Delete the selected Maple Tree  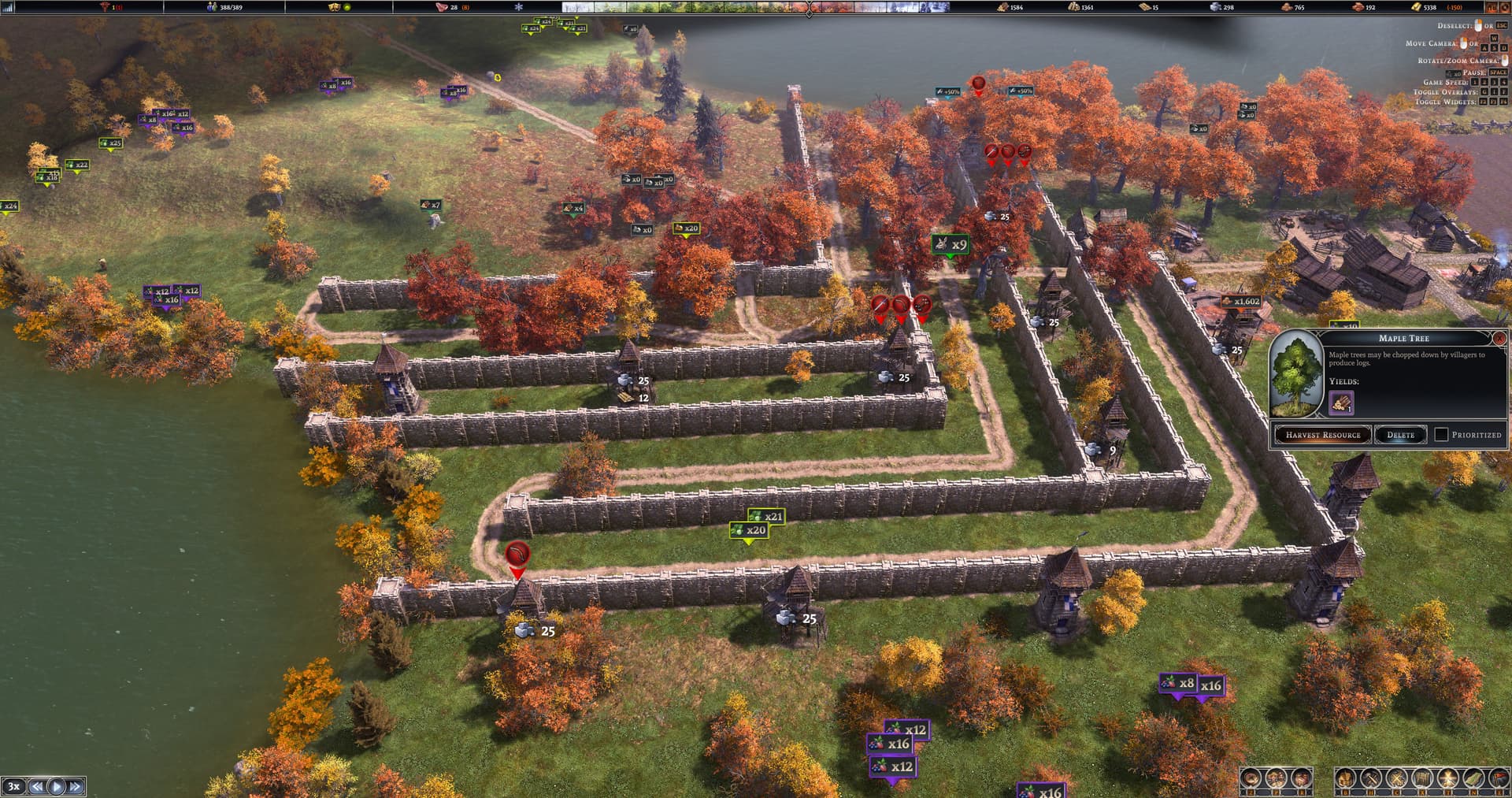point(1400,435)
